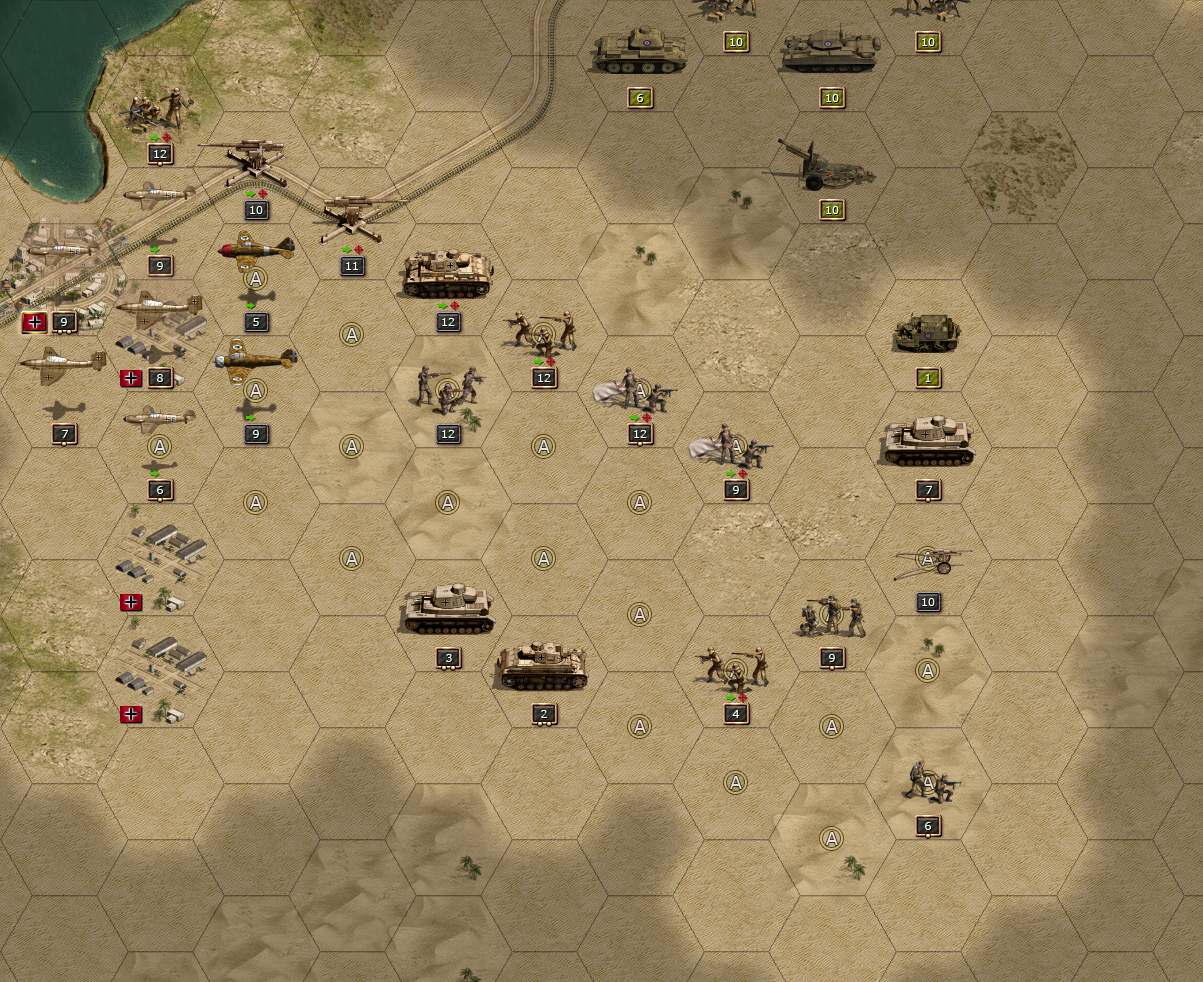Select the British field artillery gun

coord(827,166)
